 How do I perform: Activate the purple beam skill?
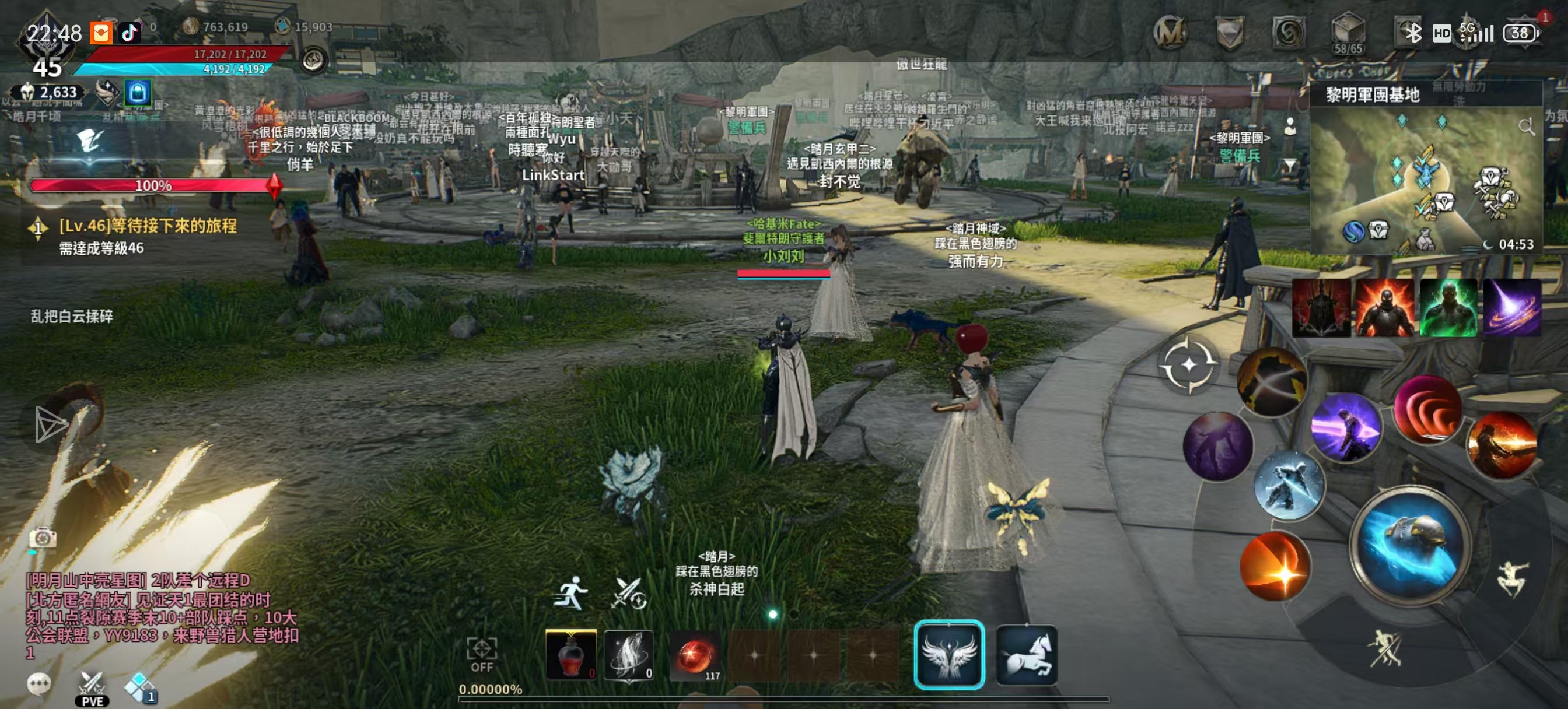pyautogui.click(x=1346, y=427)
